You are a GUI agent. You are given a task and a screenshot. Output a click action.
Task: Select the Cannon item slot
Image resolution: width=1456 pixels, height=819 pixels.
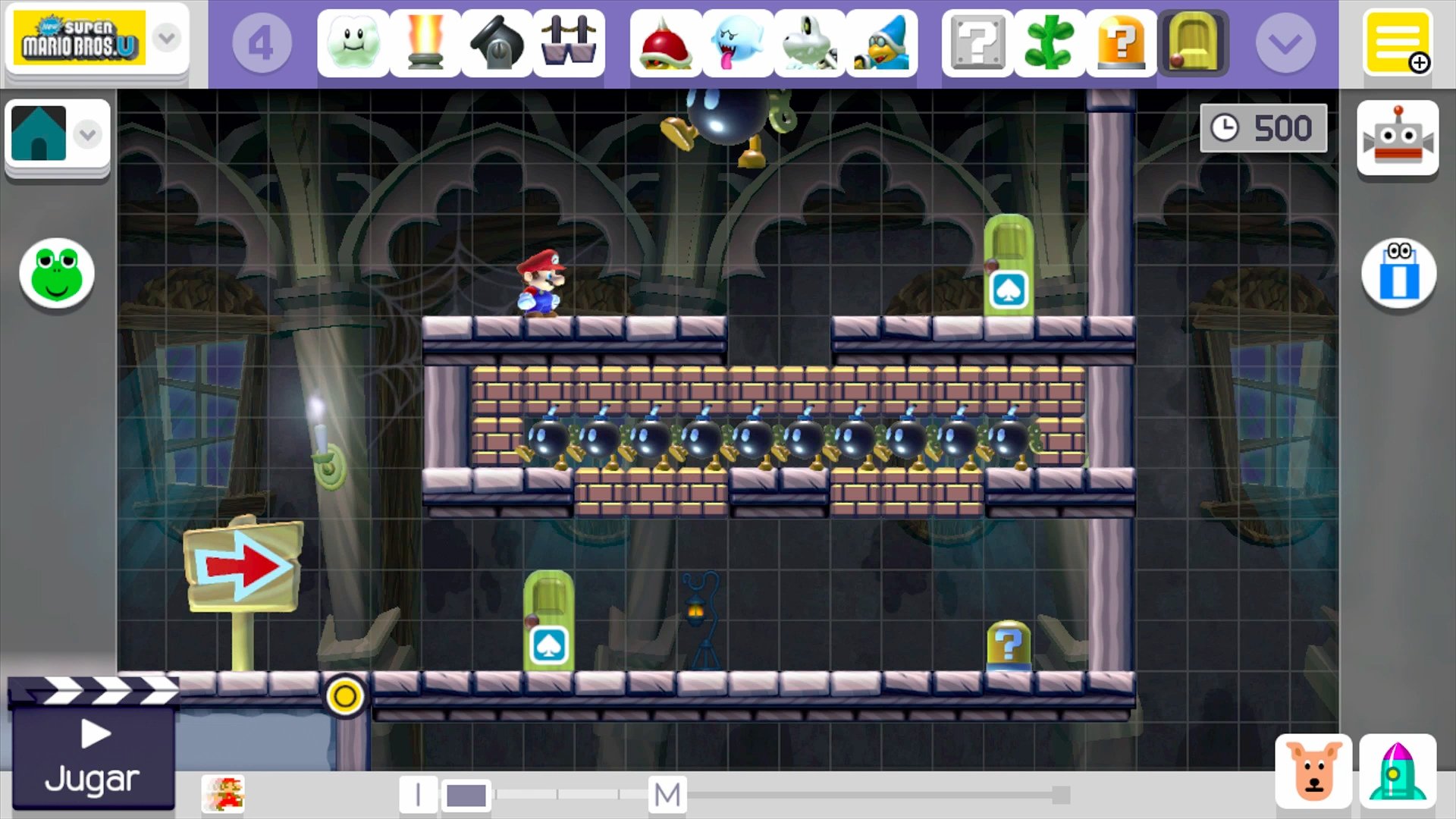(496, 43)
